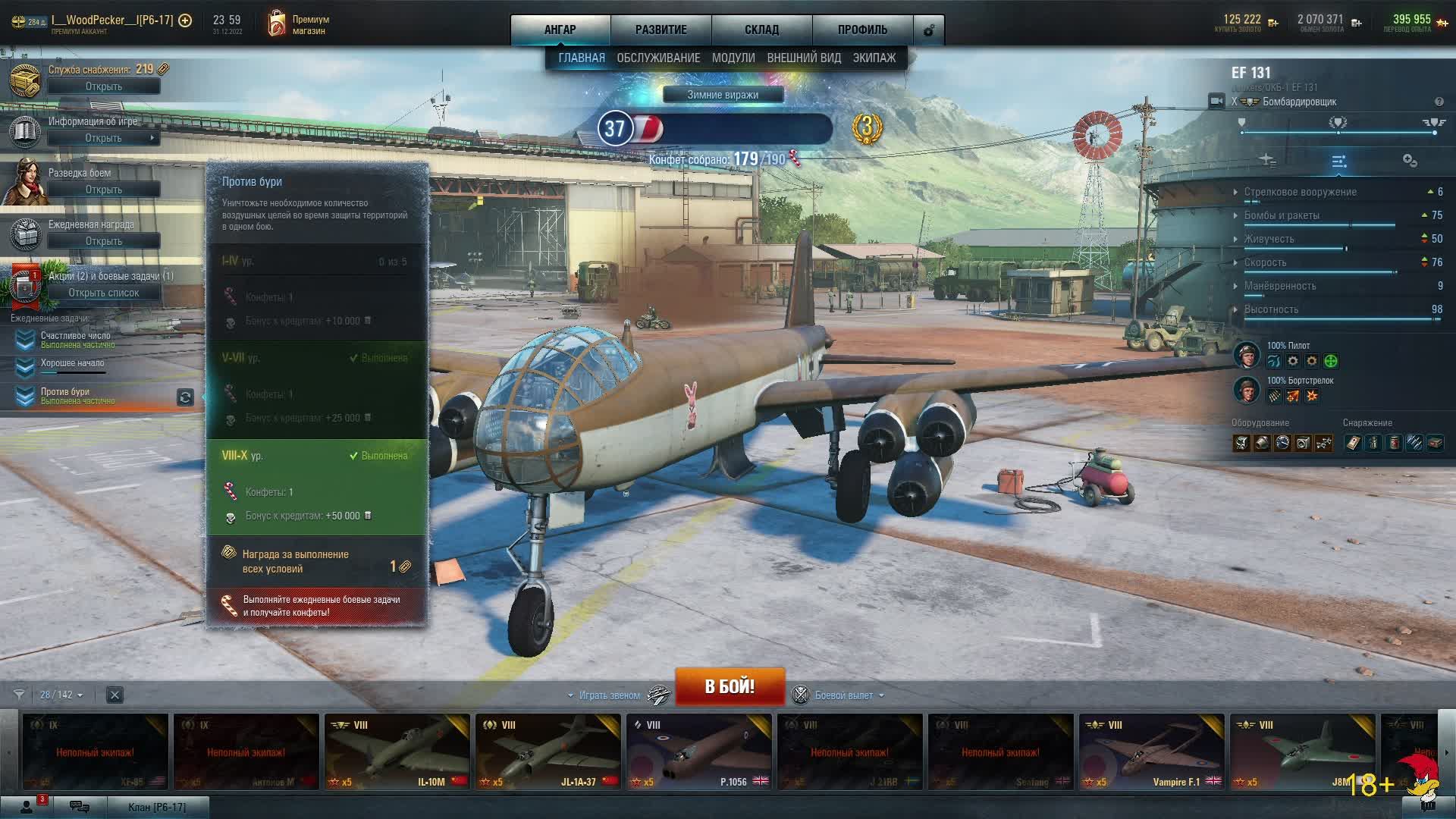Open the Клан [P6-17] chat tab

[157, 807]
